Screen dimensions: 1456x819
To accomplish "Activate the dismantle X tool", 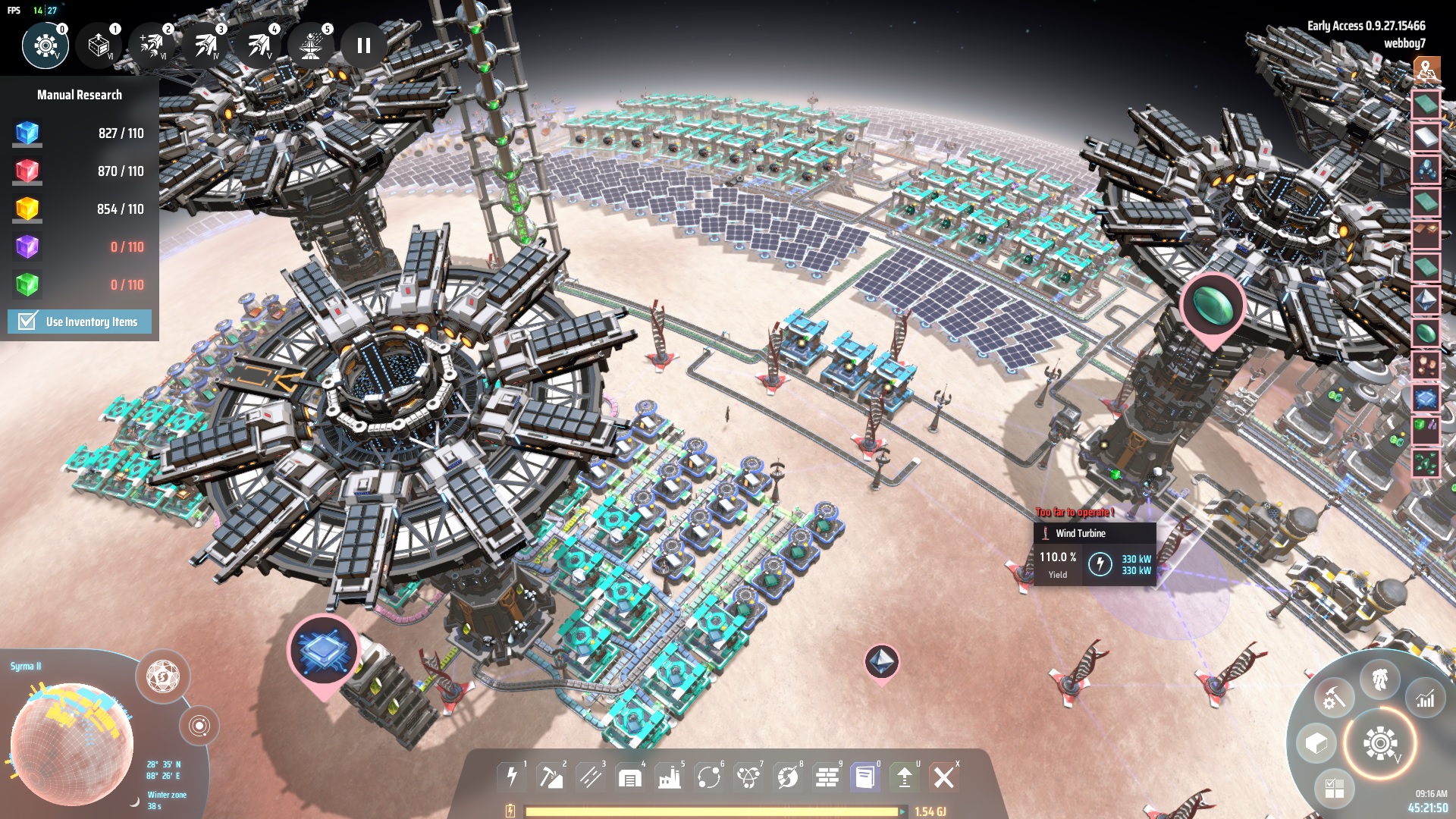I will click(x=944, y=777).
